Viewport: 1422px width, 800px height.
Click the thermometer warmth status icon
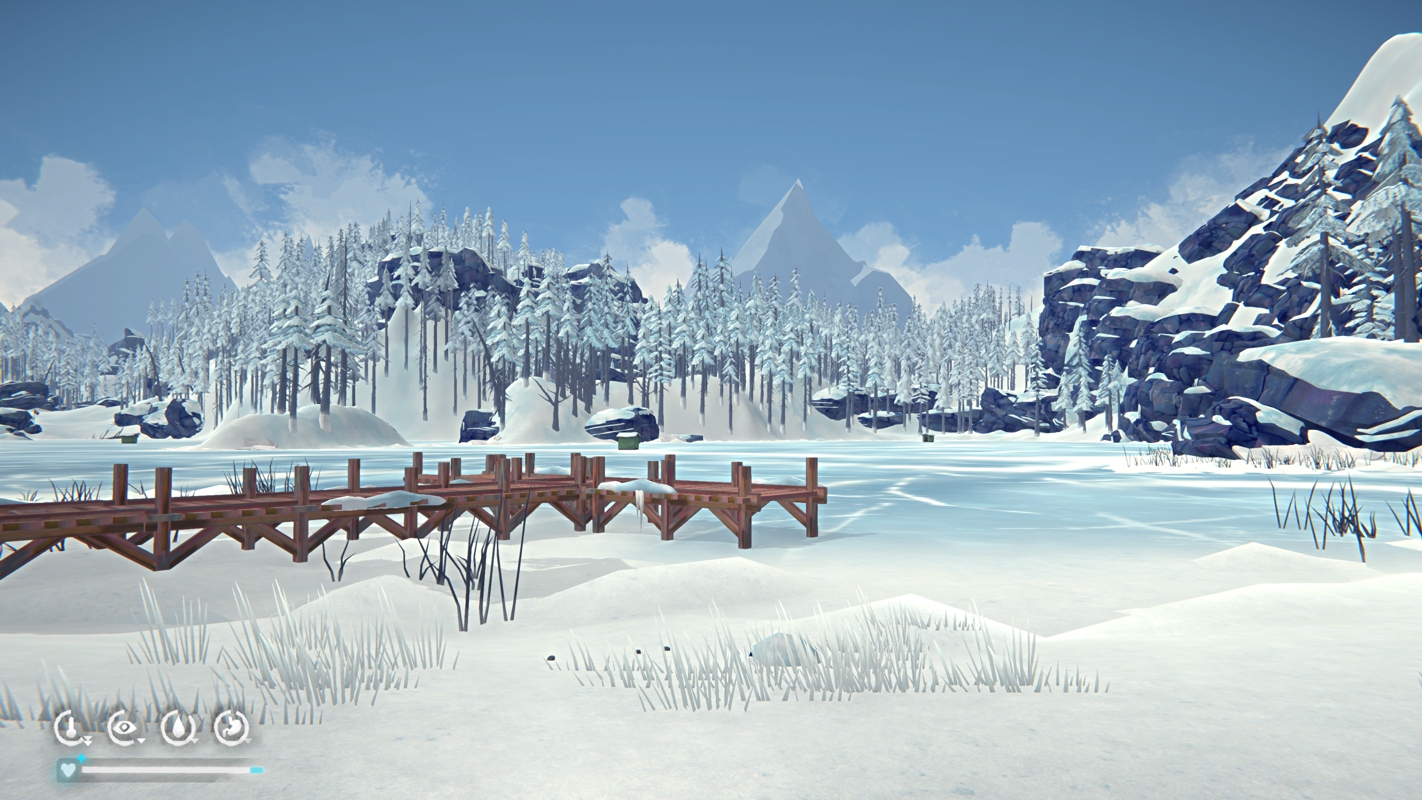[69, 727]
